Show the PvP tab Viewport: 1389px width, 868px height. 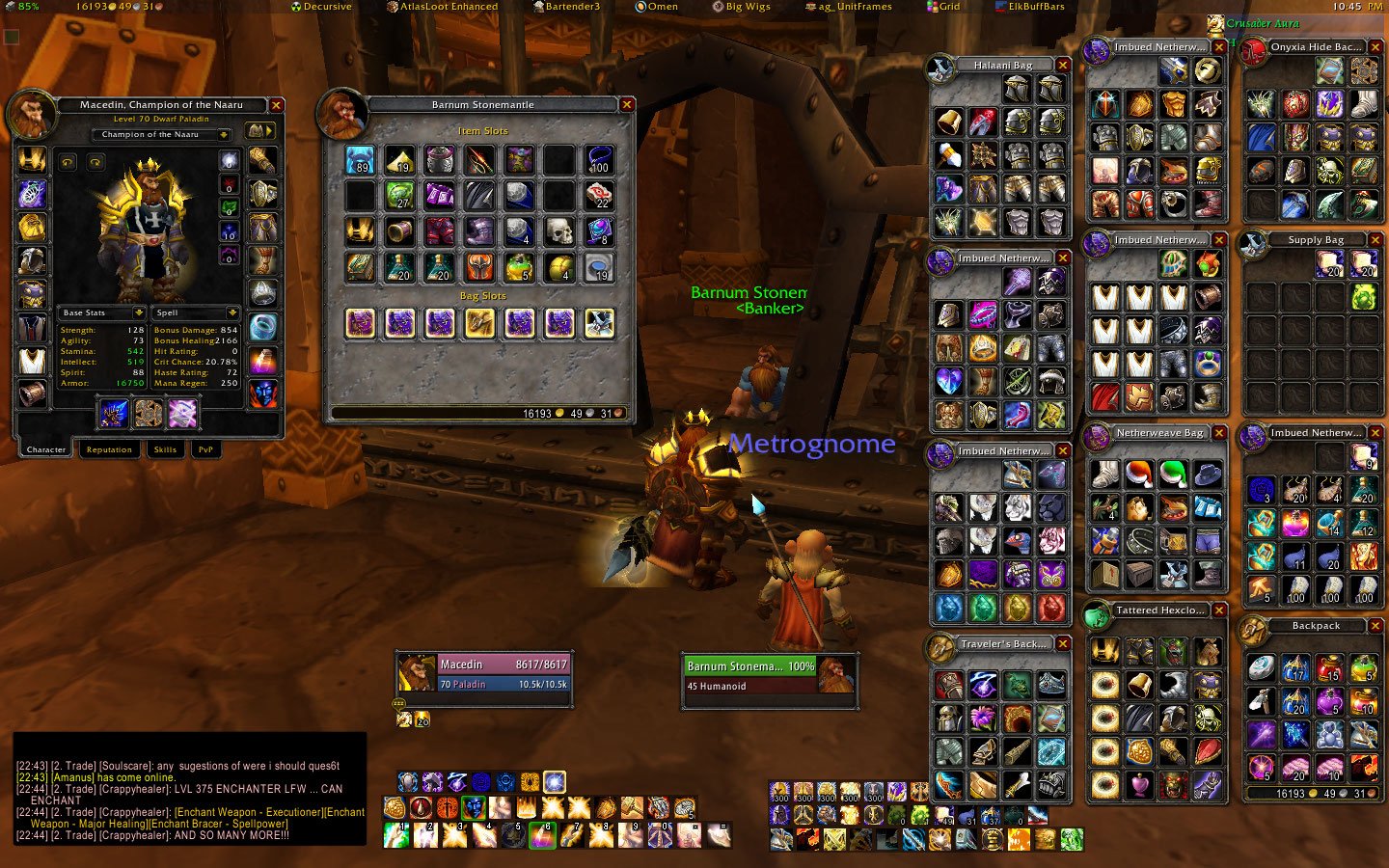[205, 449]
